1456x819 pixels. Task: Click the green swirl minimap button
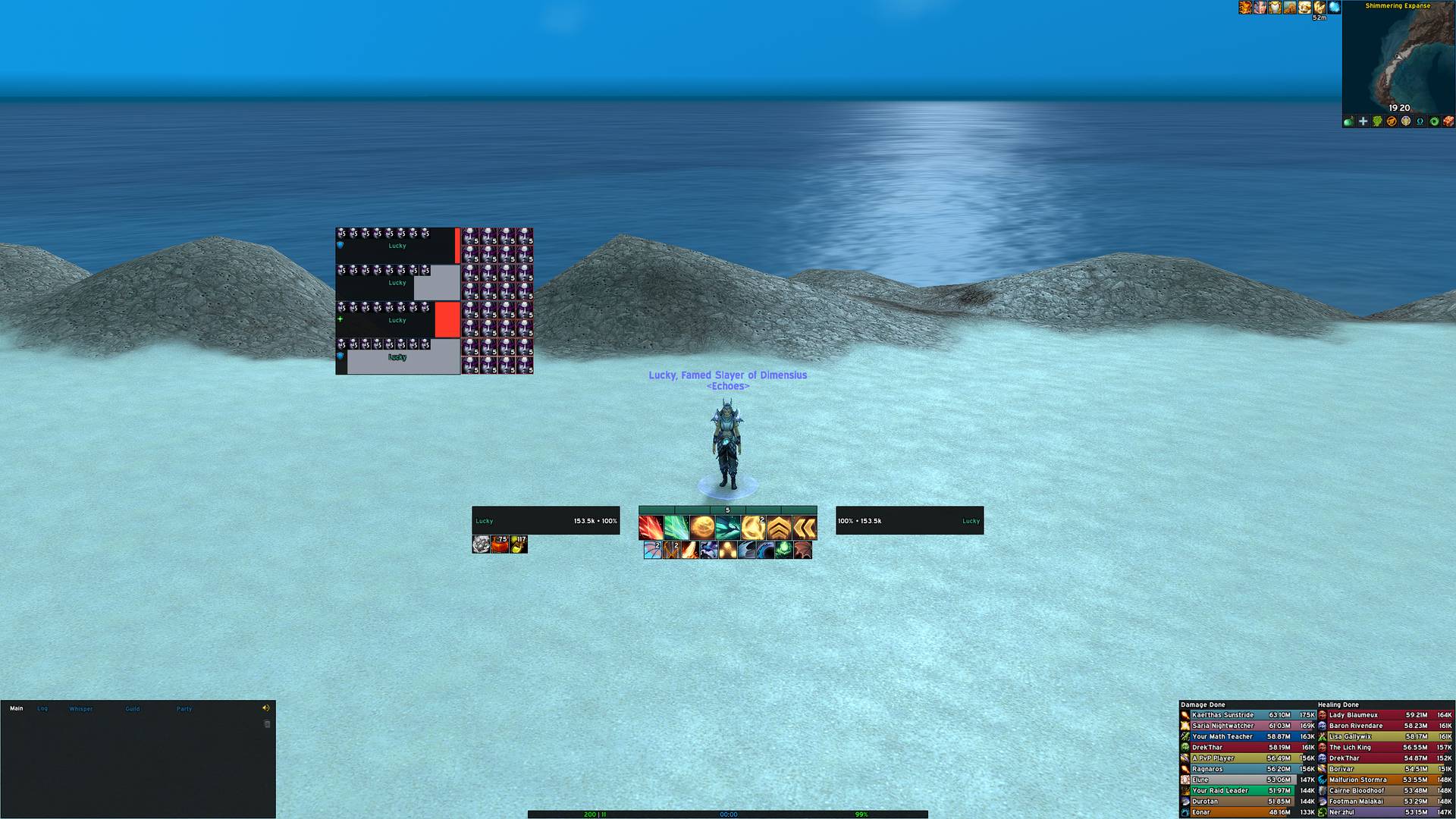click(1433, 123)
